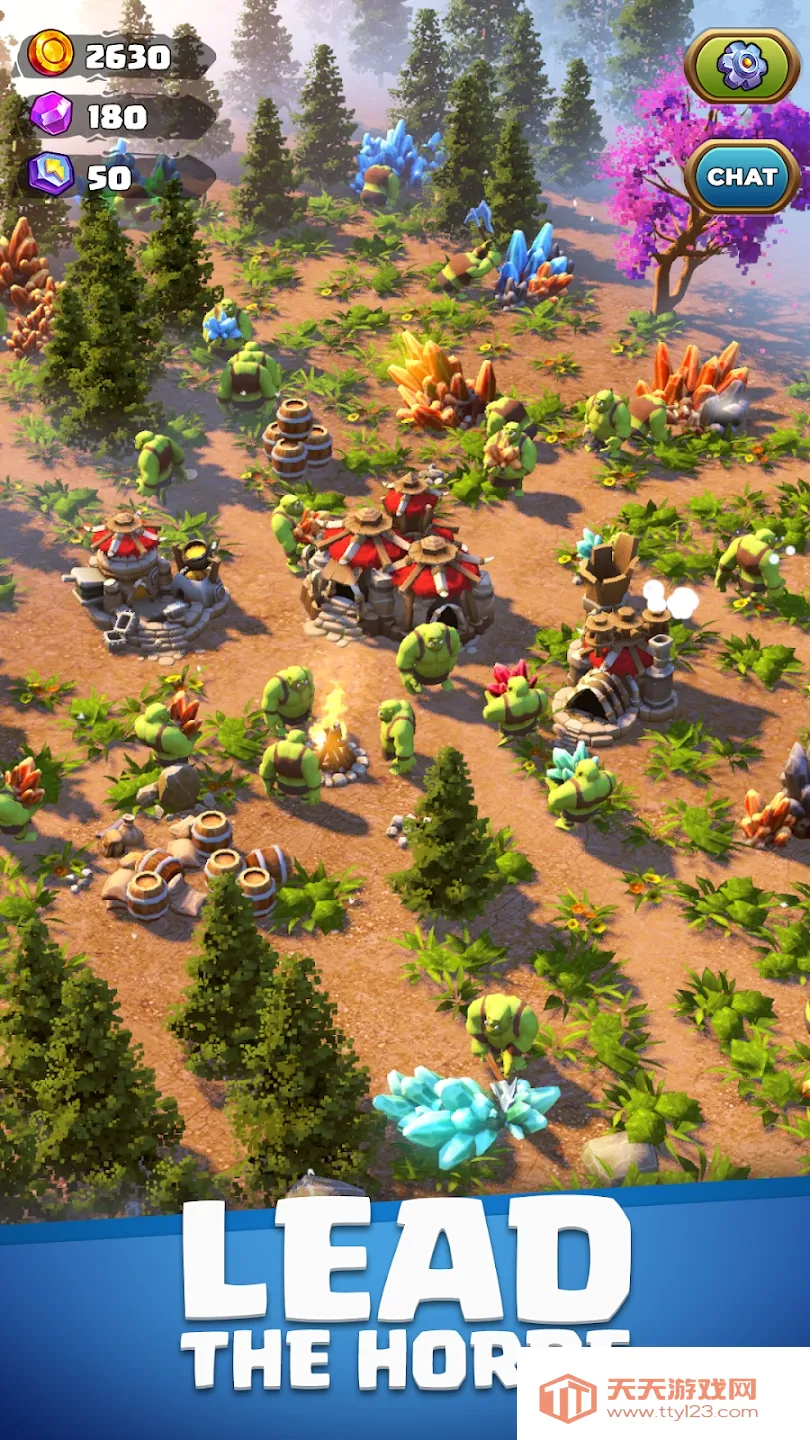Tap the purple shield badge icon
Image resolution: width=810 pixels, height=1440 pixels.
(50, 175)
